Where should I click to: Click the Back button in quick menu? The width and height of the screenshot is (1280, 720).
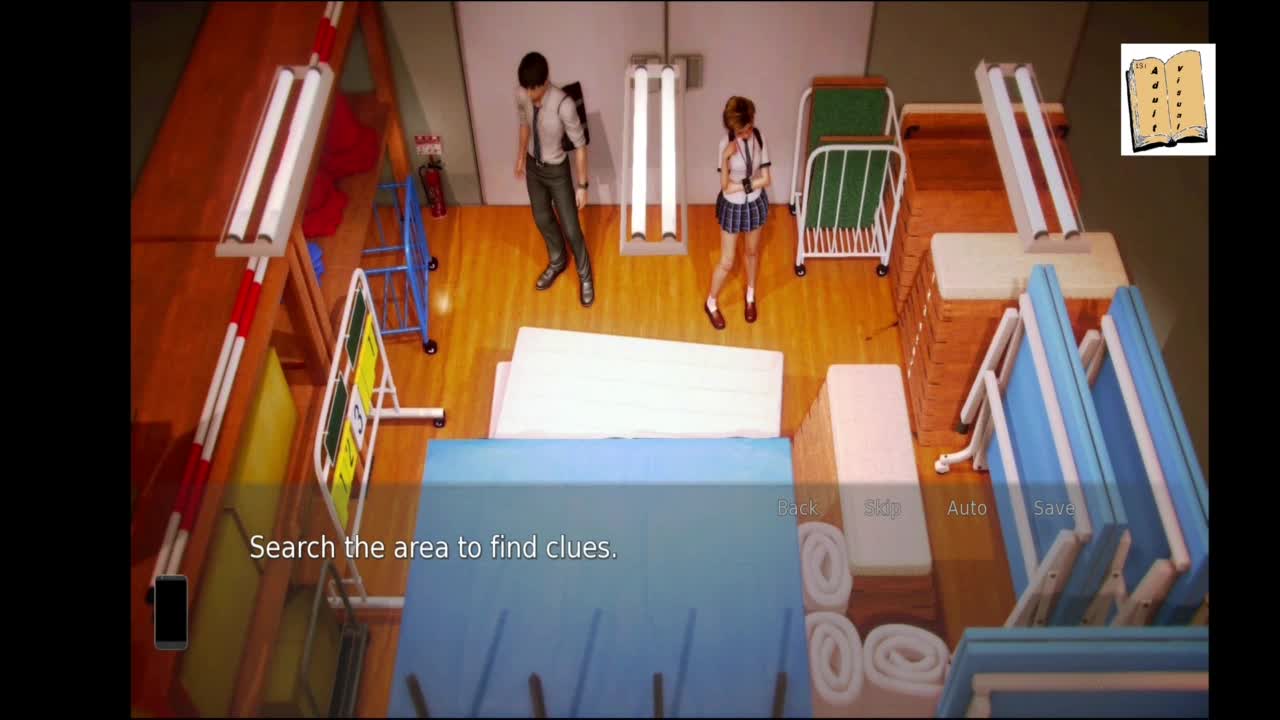pos(797,508)
